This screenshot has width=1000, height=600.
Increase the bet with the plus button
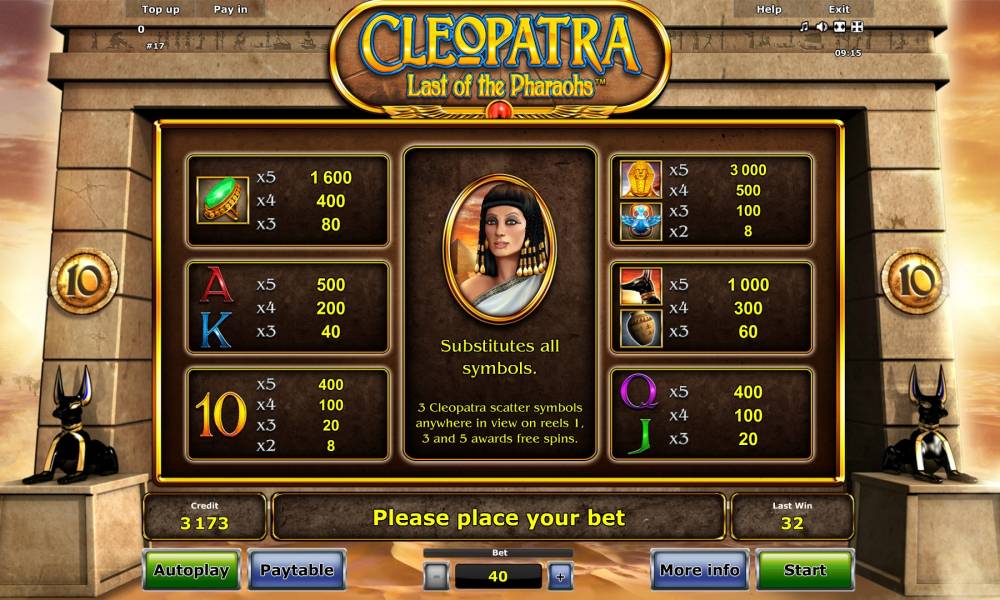pyautogui.click(x=559, y=576)
